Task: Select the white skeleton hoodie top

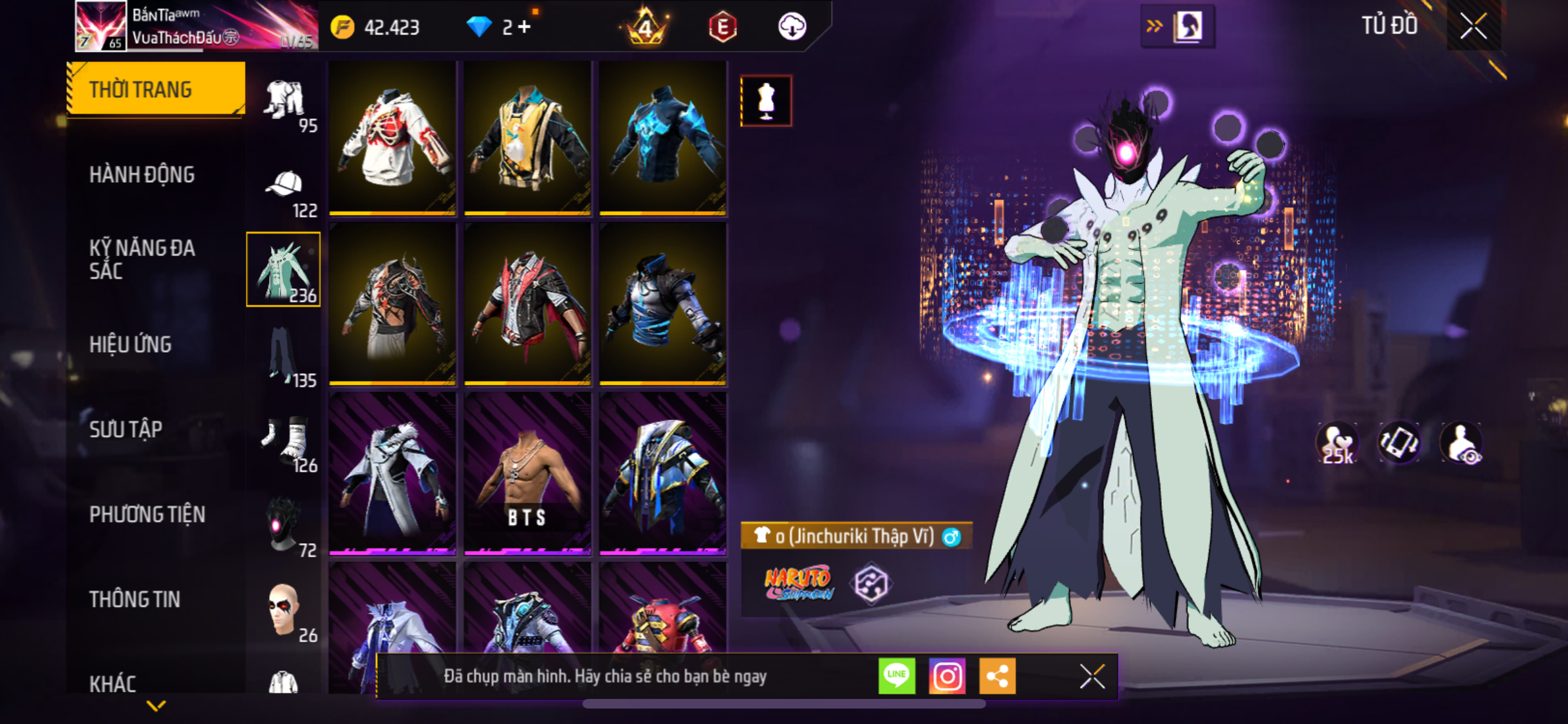Action: 393,138
